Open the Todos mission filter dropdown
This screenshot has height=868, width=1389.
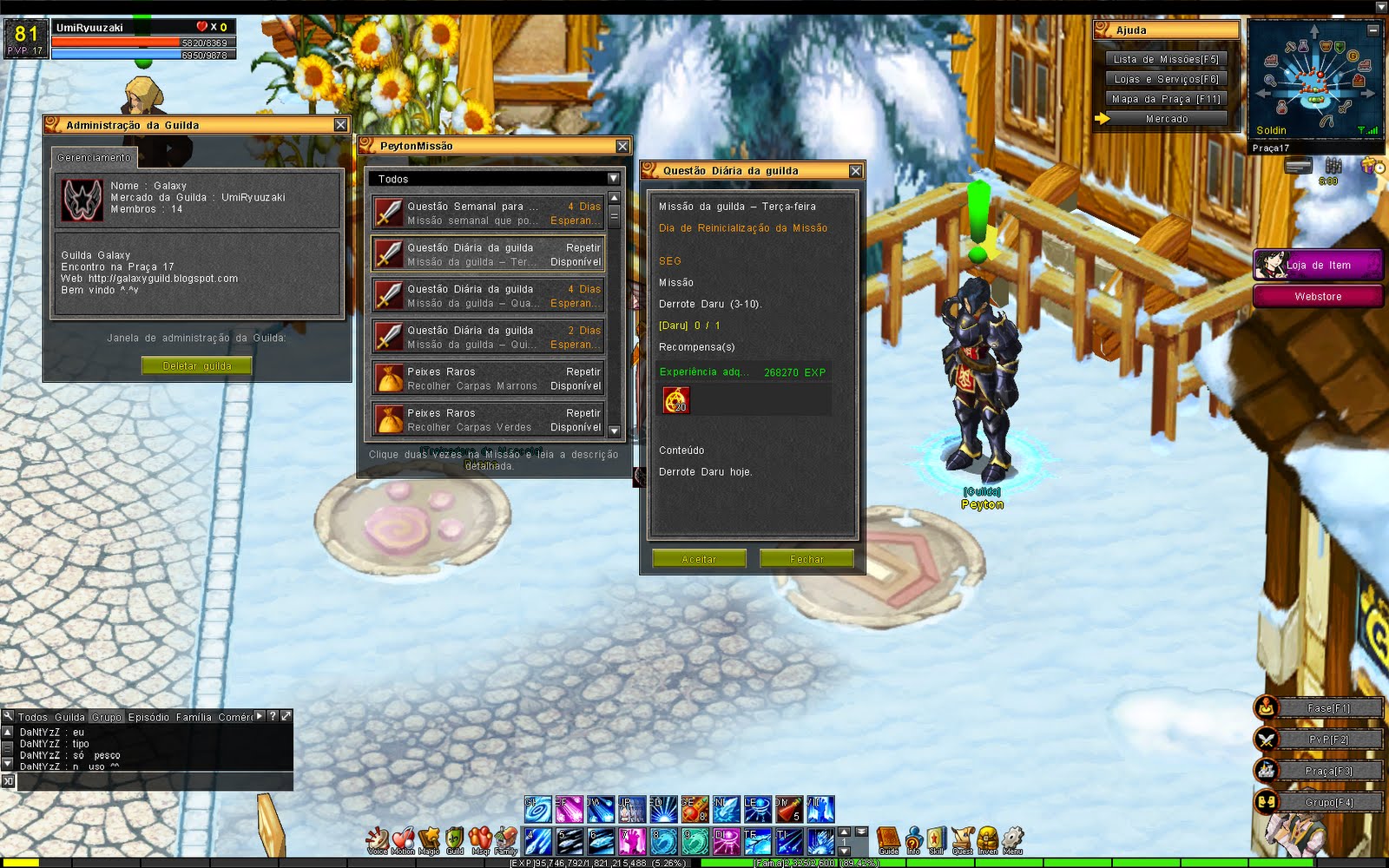coord(614,178)
